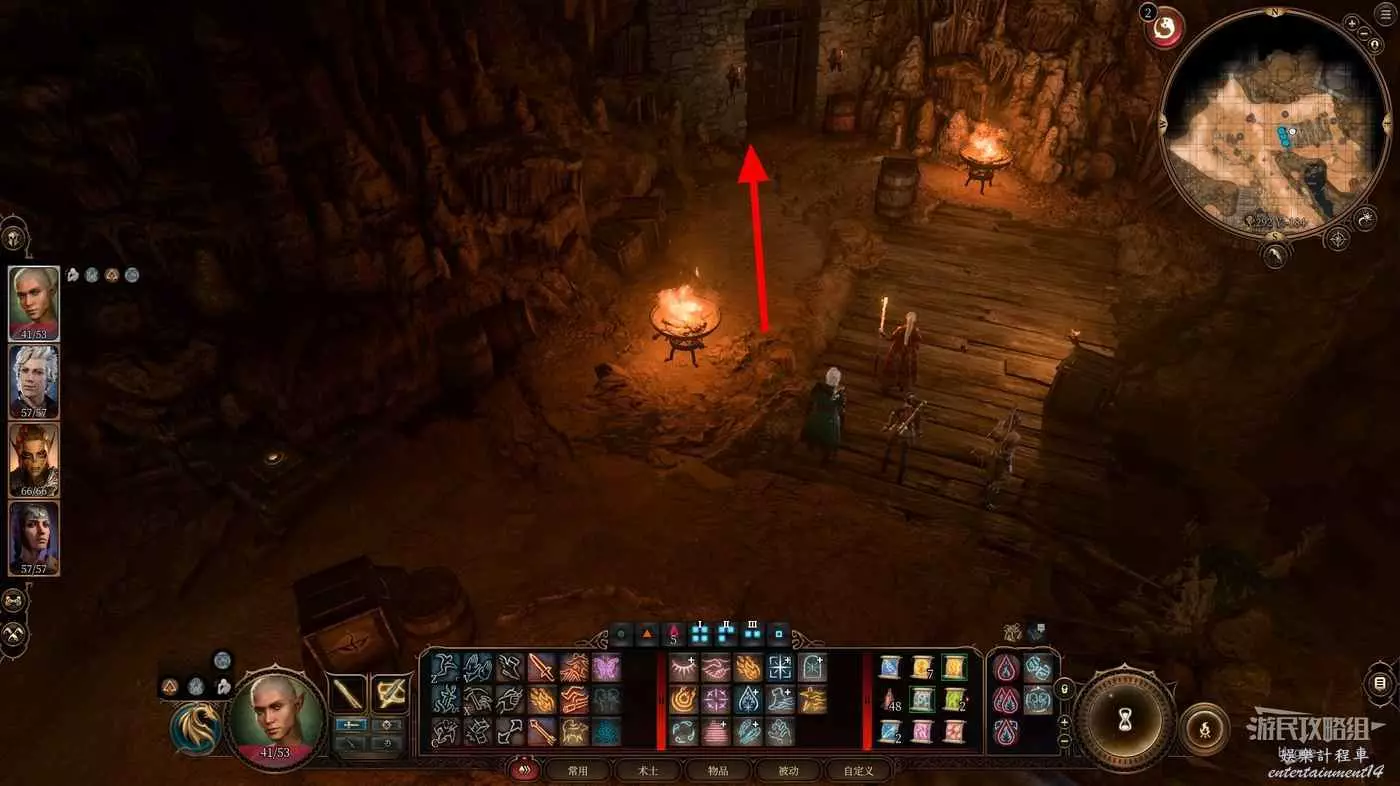
Task: Select the purple-hooded companion portrait
Action: [34, 537]
